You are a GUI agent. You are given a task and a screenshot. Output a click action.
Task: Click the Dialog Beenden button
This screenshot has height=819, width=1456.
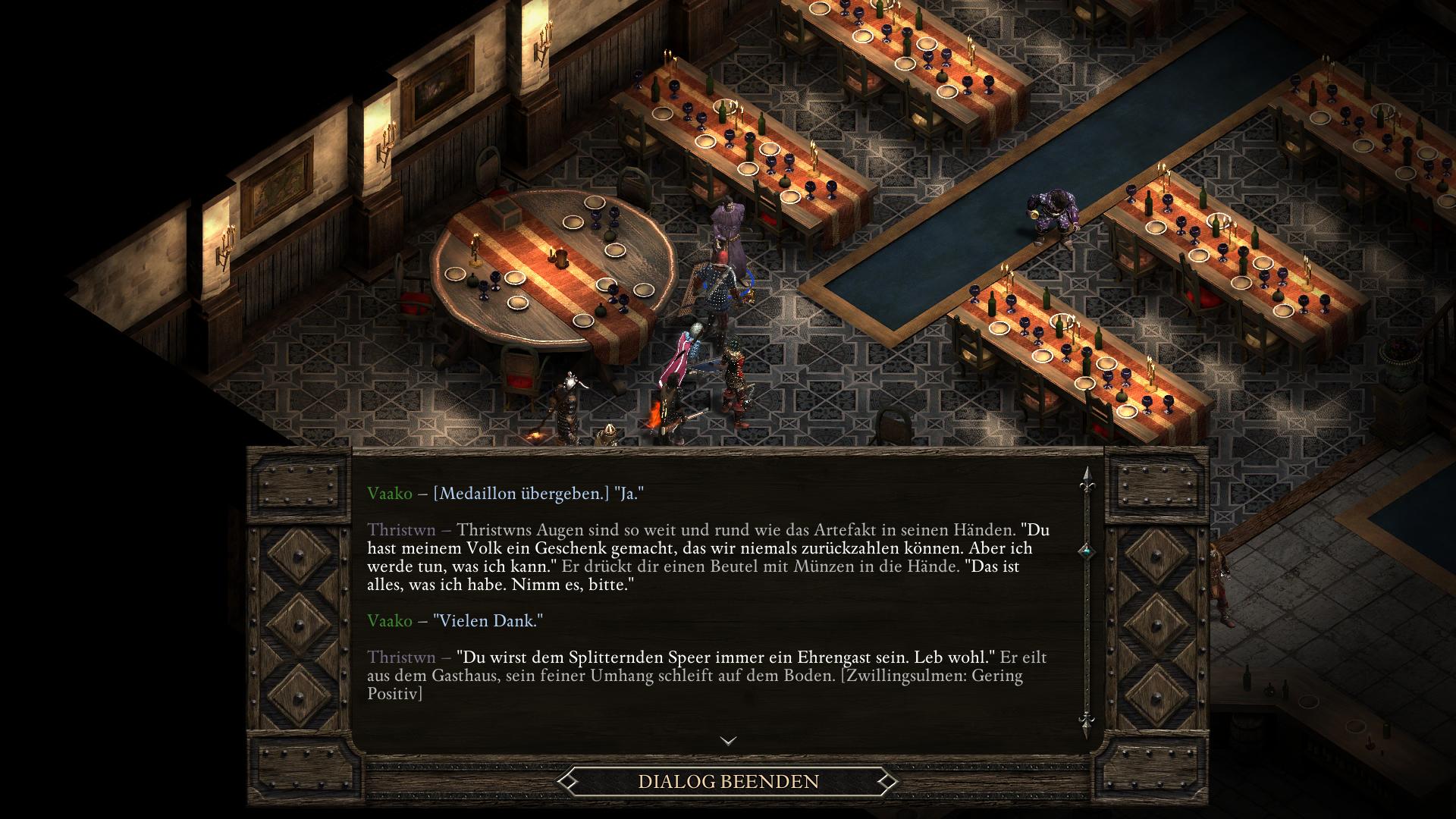click(728, 781)
